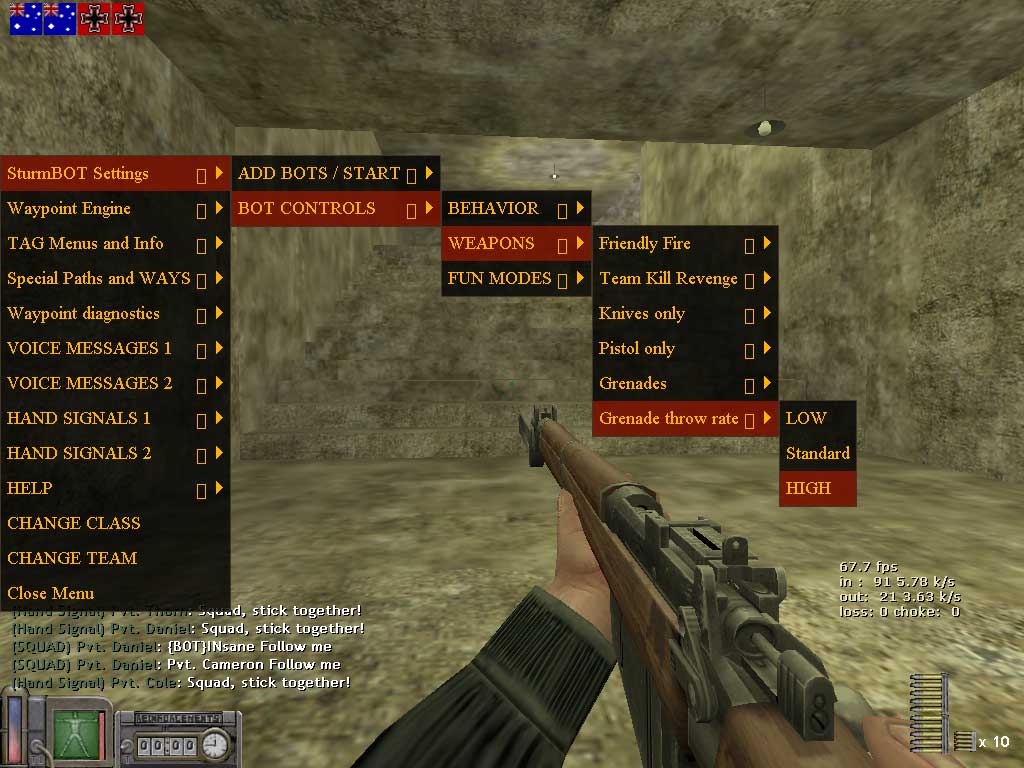Choose CHANGE CLASS option
The image size is (1024, 768).
coord(74,524)
